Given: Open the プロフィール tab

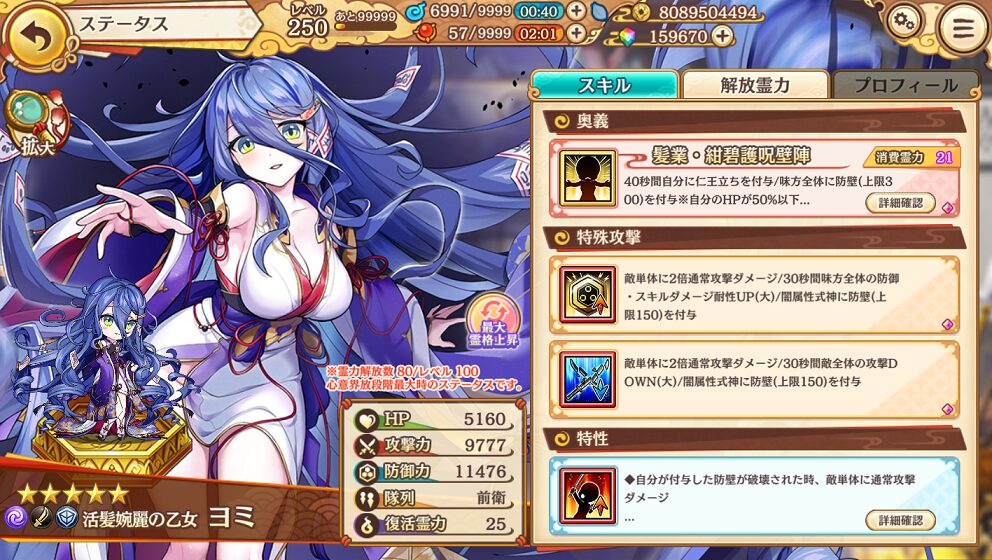Looking at the screenshot, I should click(905, 85).
